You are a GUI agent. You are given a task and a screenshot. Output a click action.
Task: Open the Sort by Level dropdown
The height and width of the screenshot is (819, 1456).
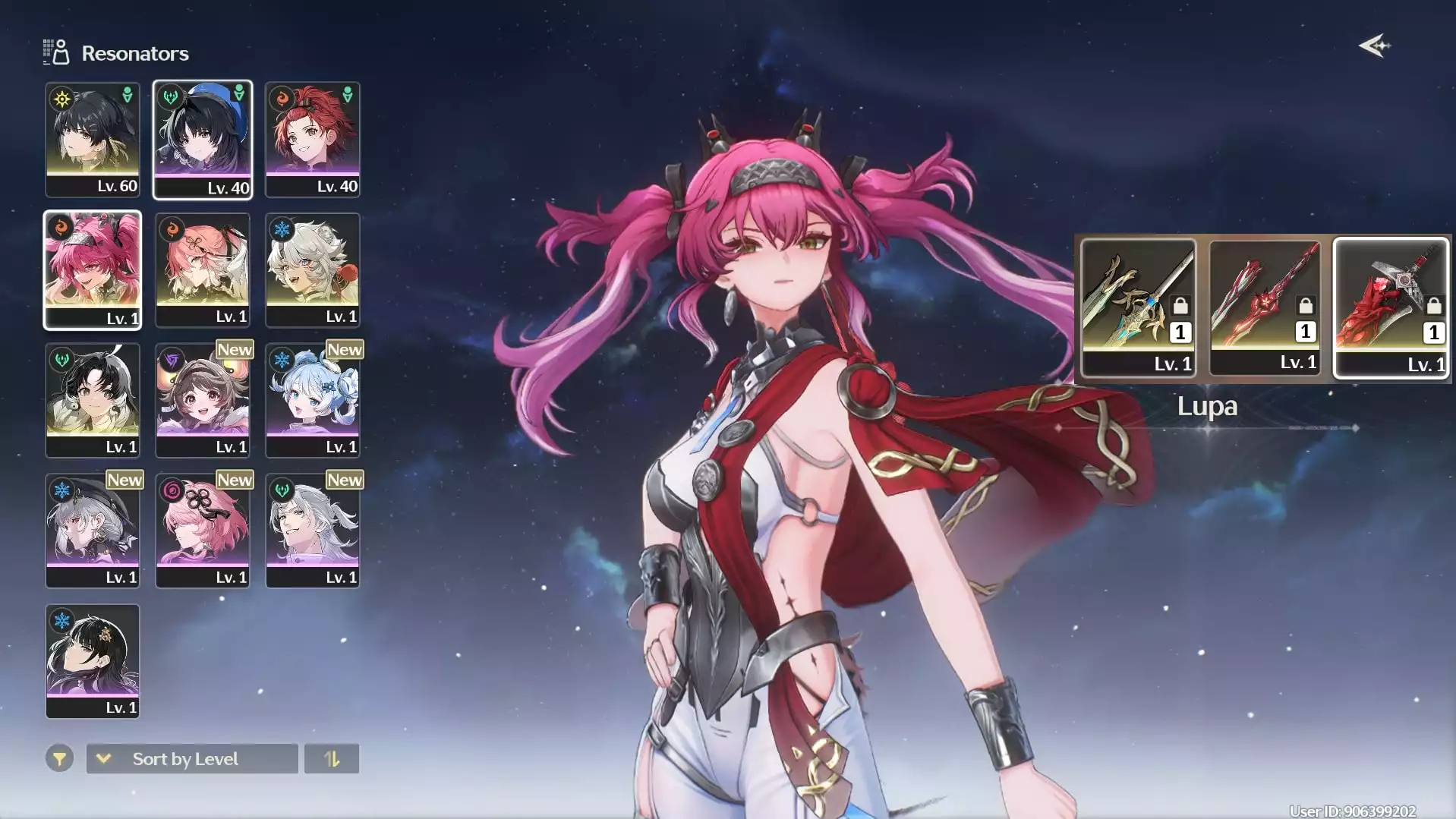192,759
